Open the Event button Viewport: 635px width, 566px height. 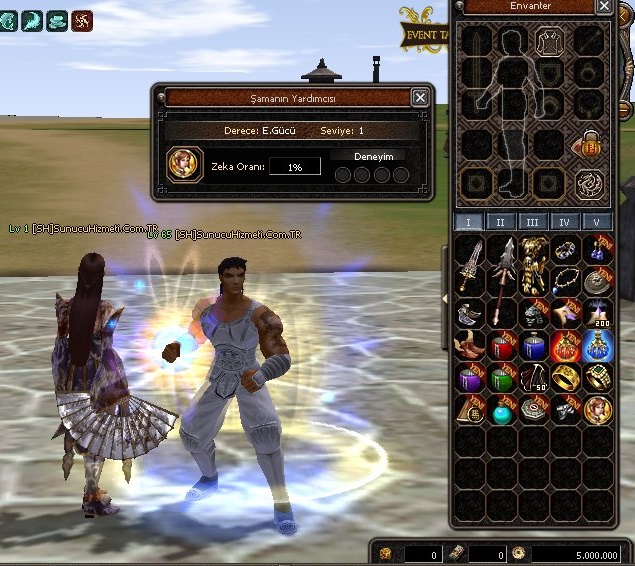tap(425, 34)
